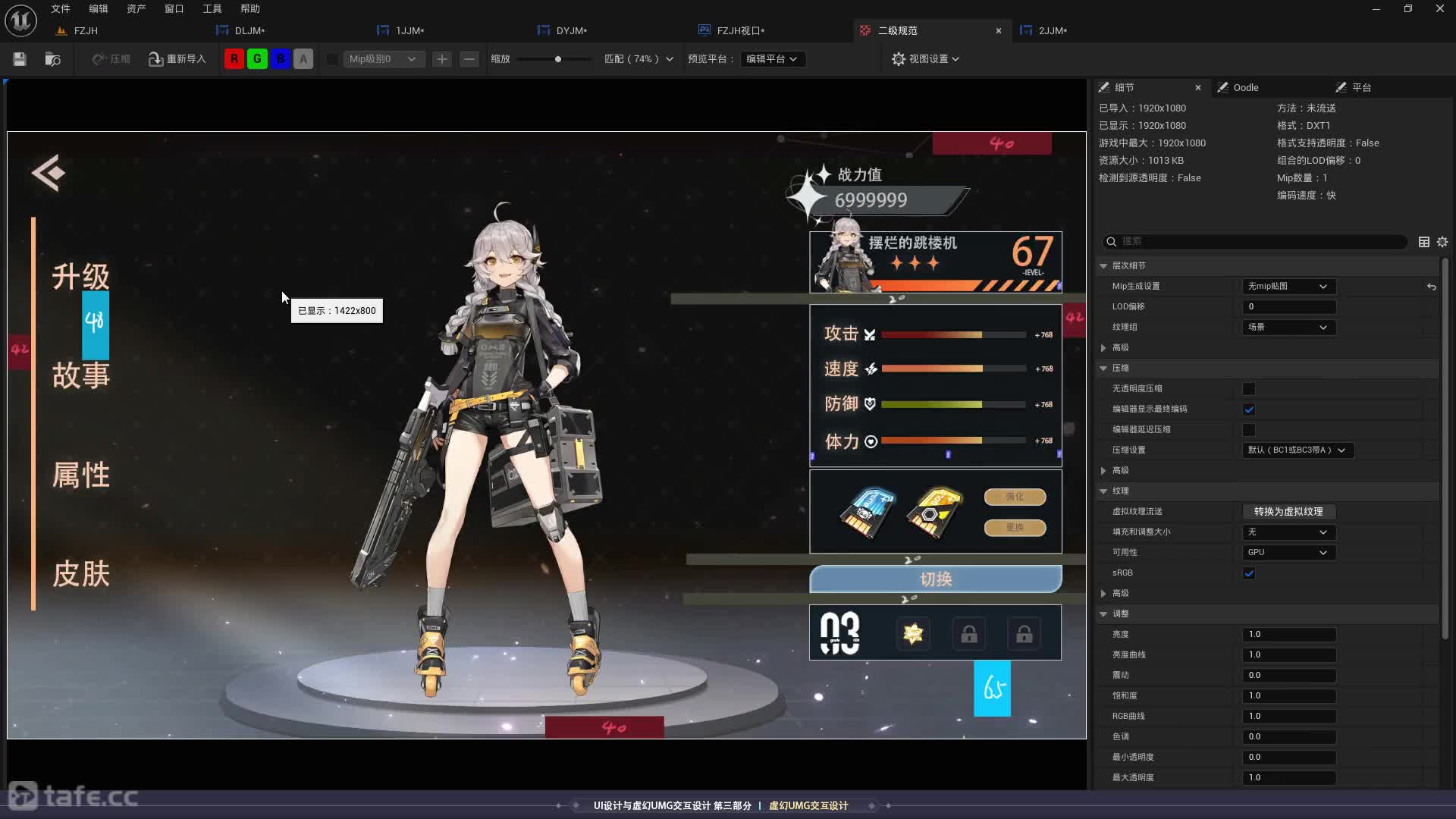Open the 压缩设置 compression settings dropdown
The height and width of the screenshot is (819, 1456).
[x=1297, y=450]
